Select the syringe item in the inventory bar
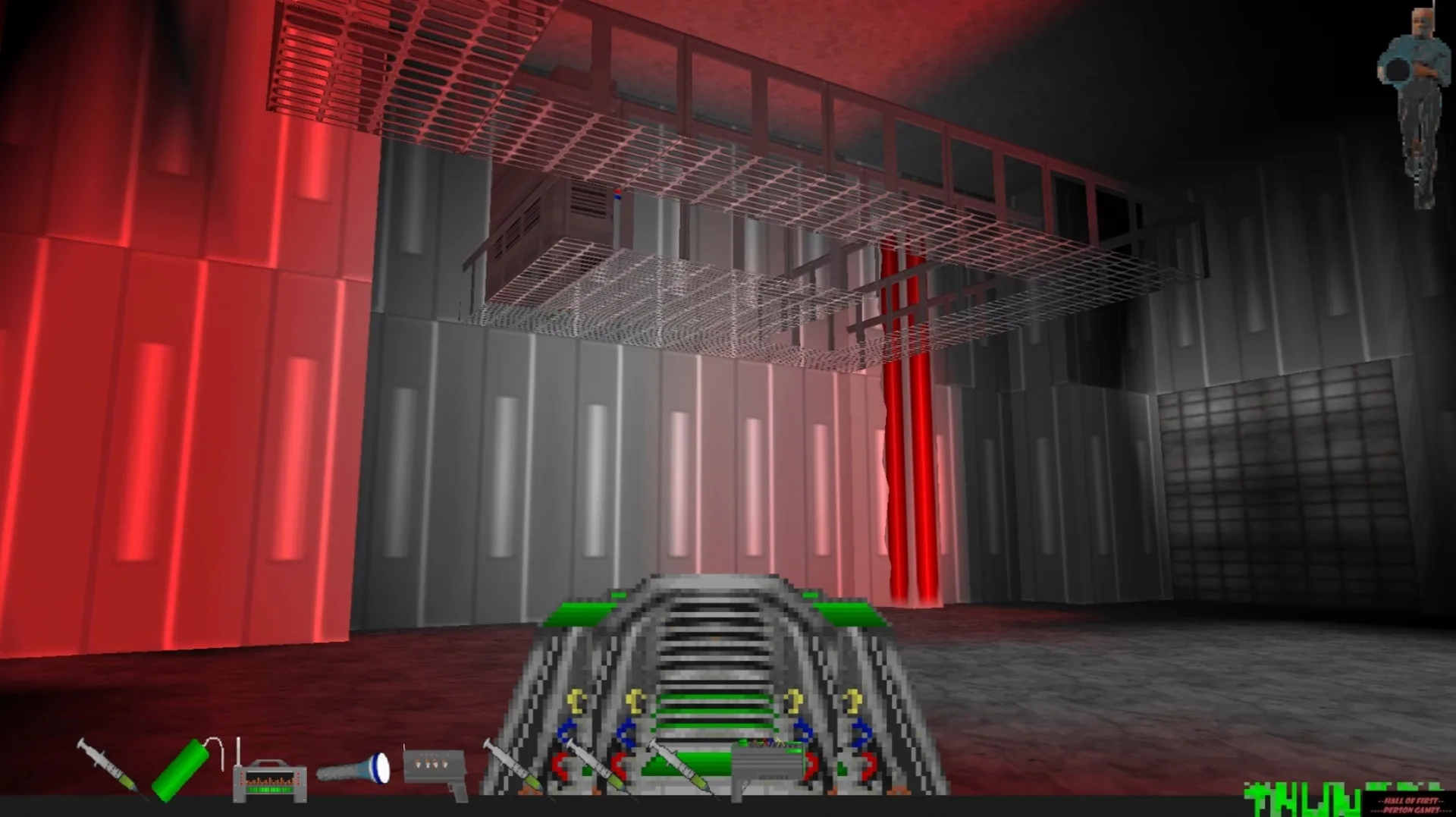This screenshot has width=1456, height=817. click(x=105, y=765)
